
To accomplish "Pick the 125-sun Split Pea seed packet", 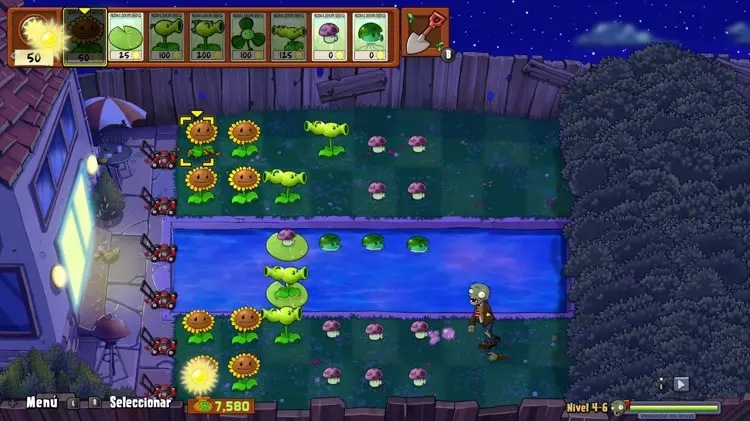I will (287, 38).
